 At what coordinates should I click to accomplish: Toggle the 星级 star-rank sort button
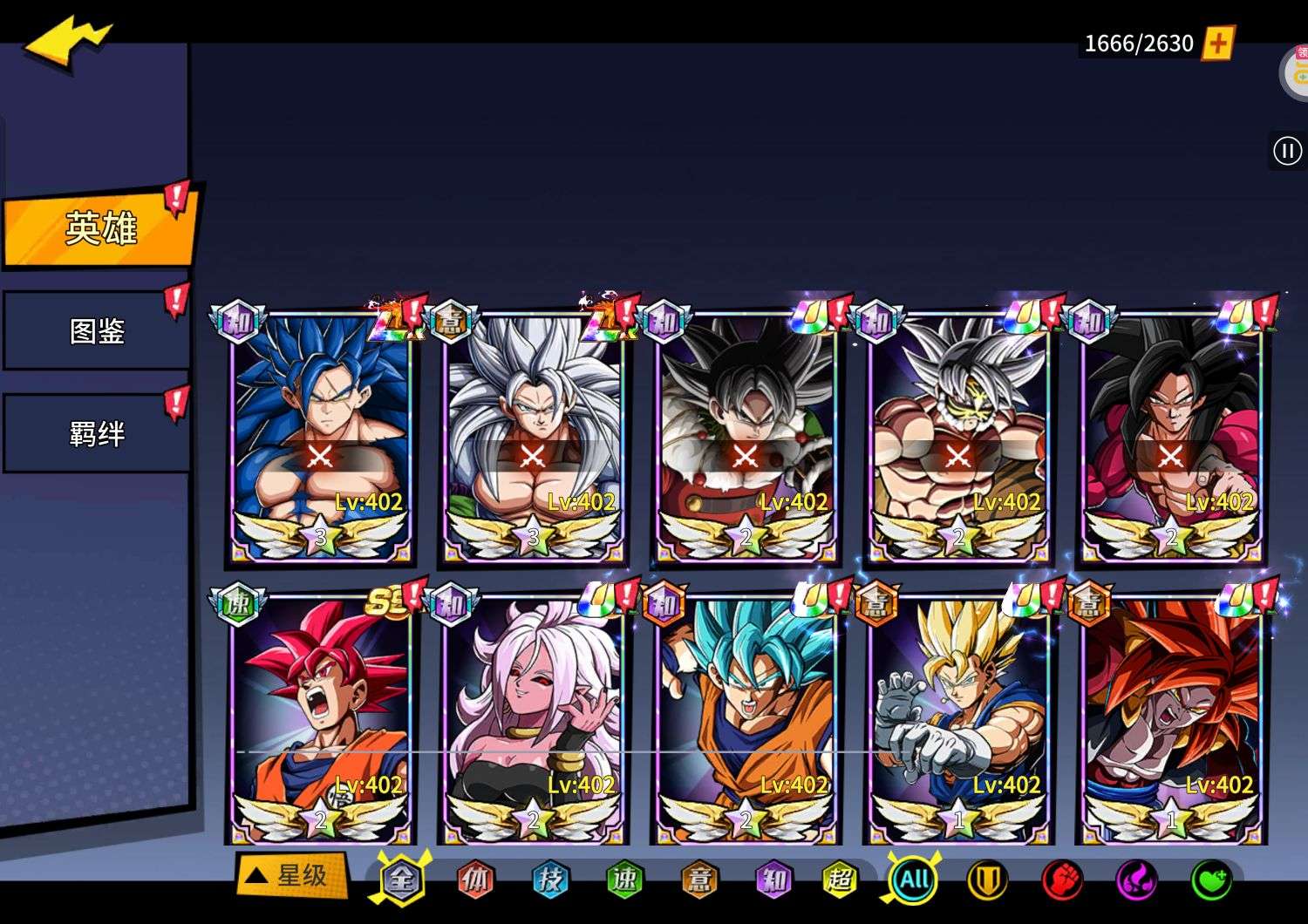click(291, 875)
